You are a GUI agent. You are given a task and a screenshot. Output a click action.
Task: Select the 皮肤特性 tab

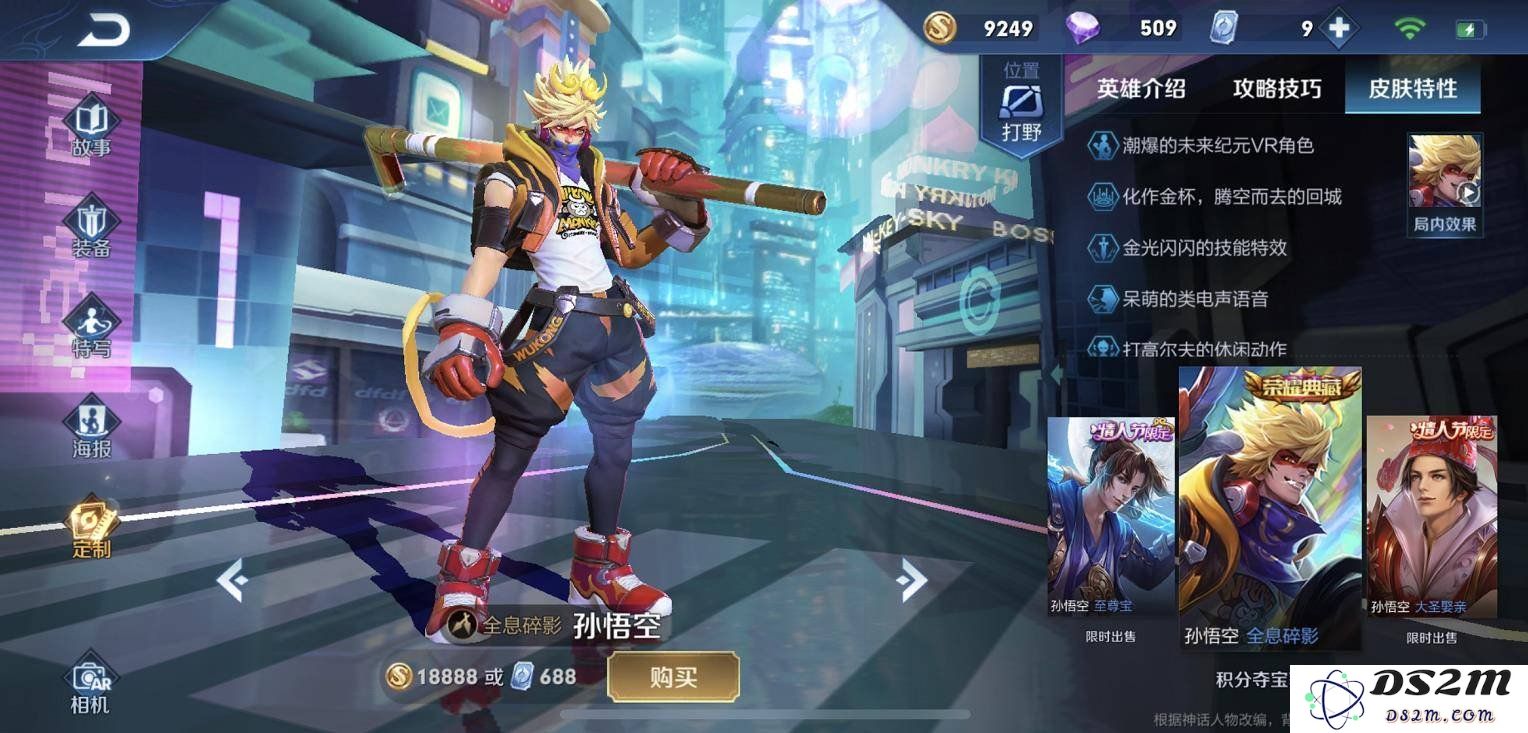[1412, 88]
